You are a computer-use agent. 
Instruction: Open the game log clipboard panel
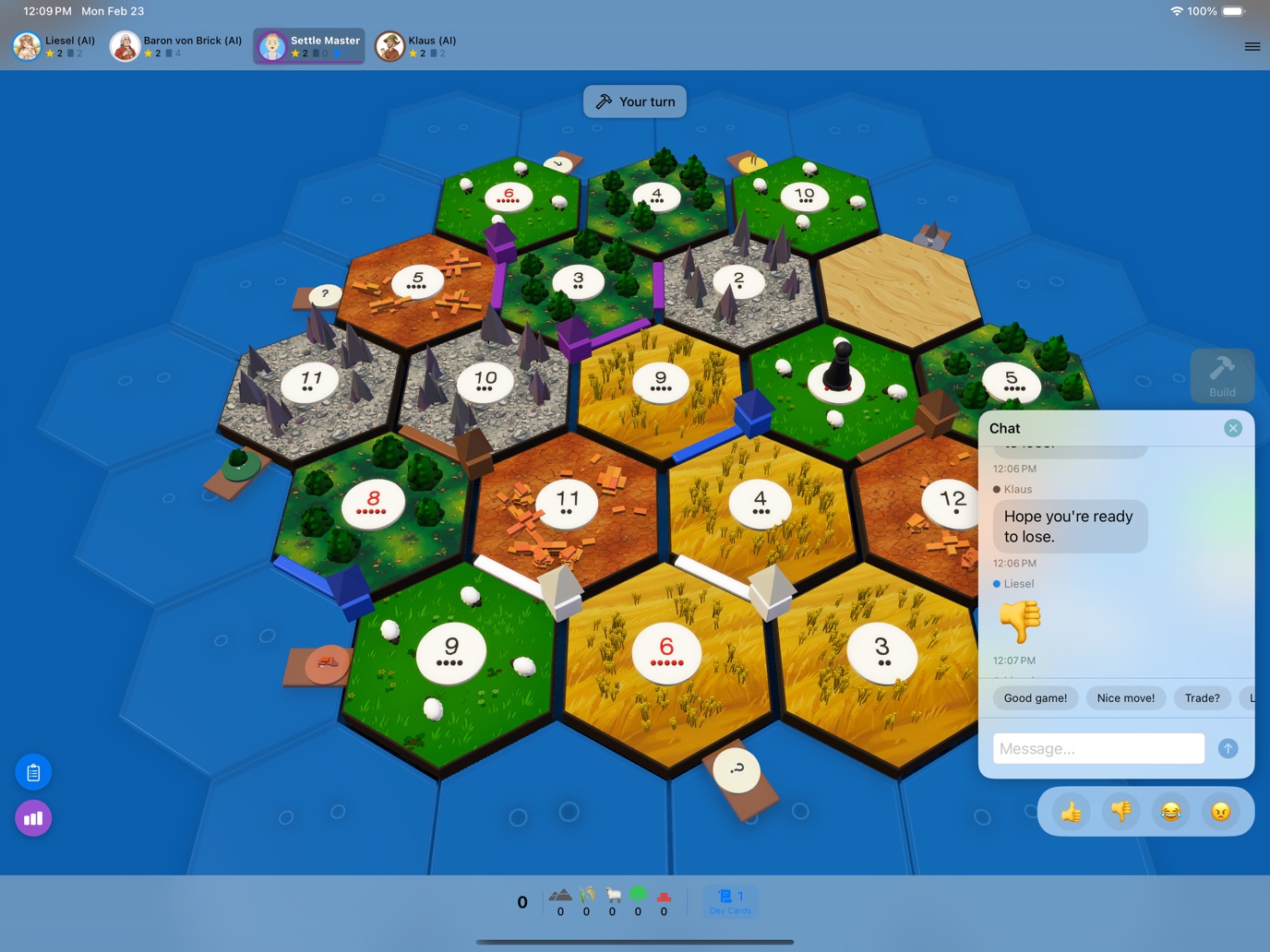(x=33, y=771)
